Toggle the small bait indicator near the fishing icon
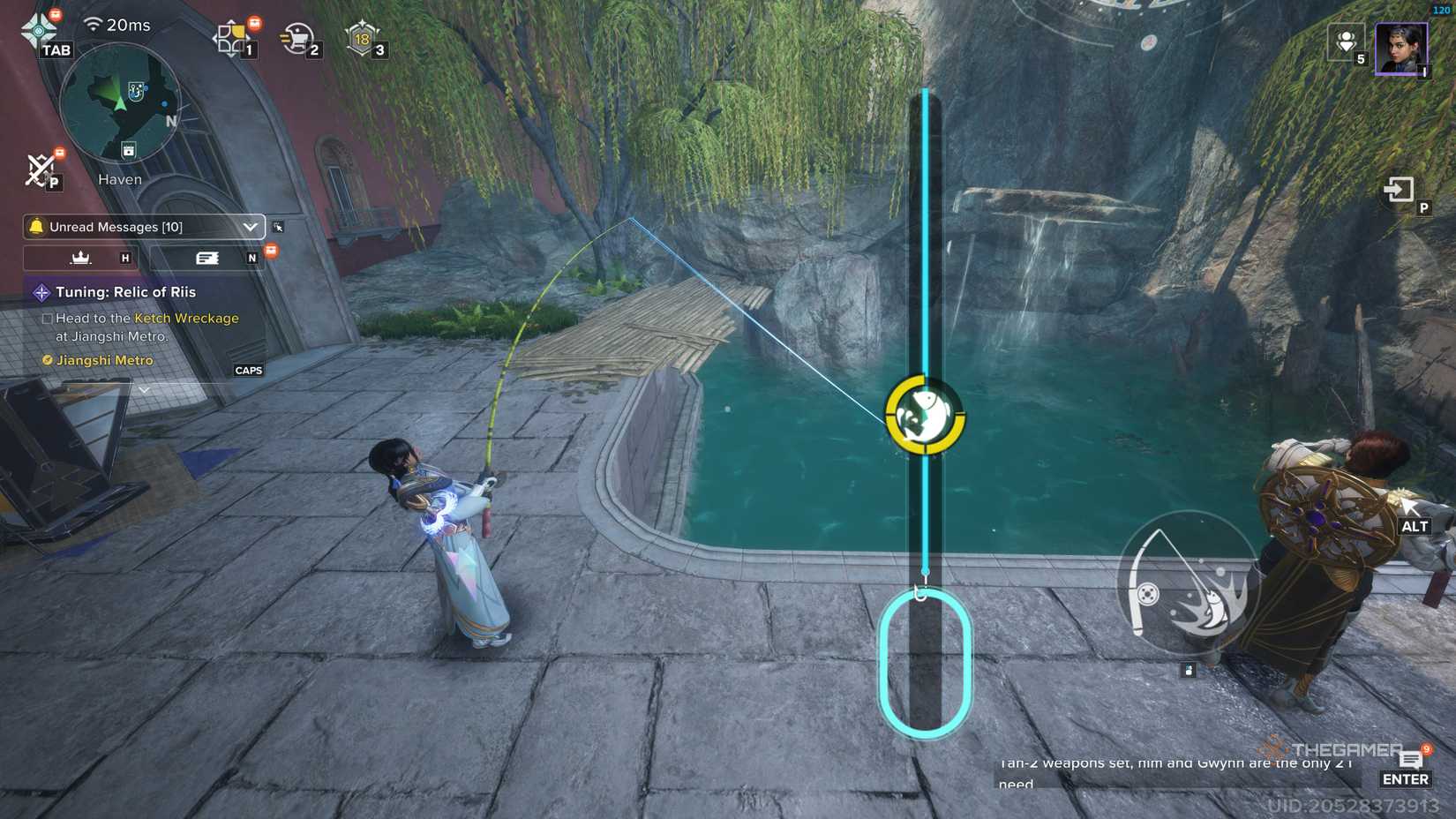Image resolution: width=1456 pixels, height=819 pixels. click(x=1189, y=669)
